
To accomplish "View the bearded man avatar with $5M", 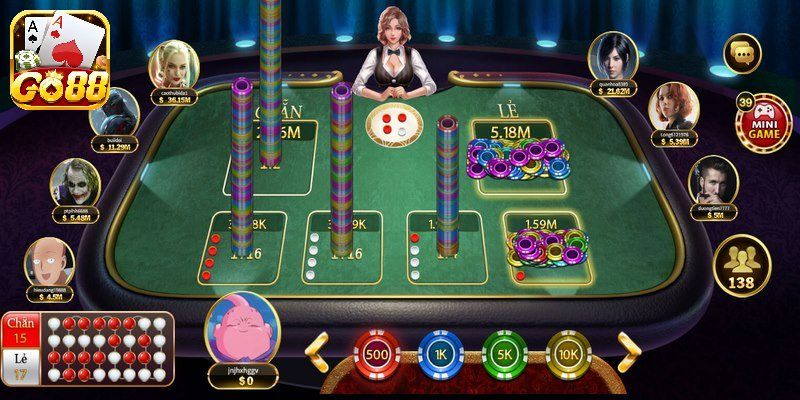I will point(713,181).
